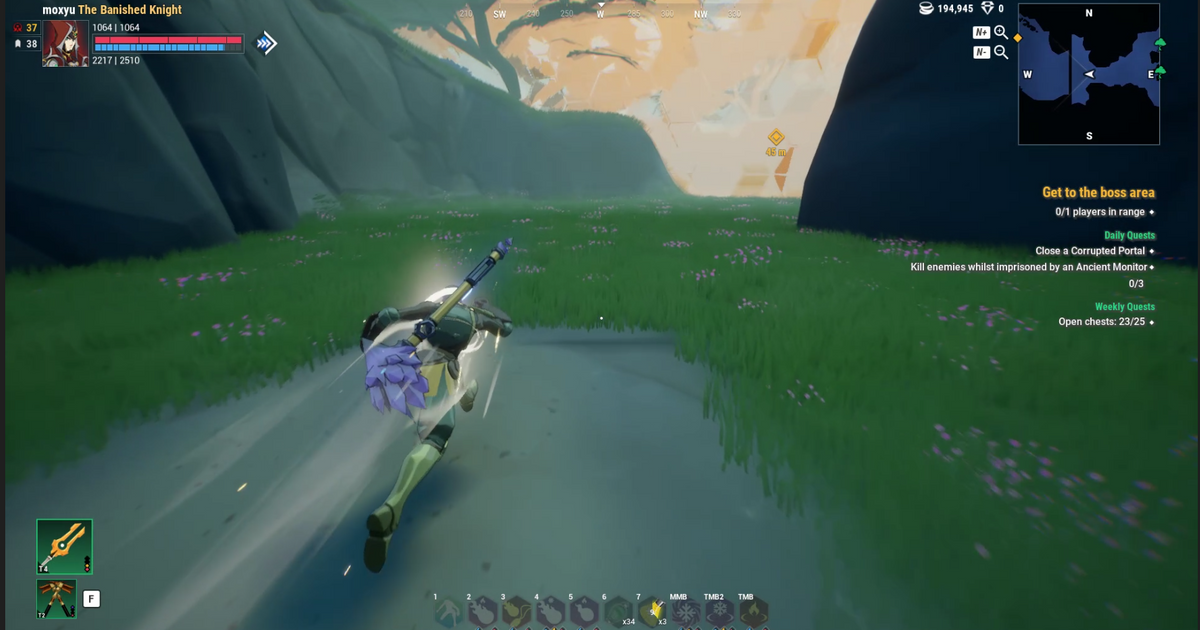Zoom in the minimap with the plus magnifier
This screenshot has height=630, width=1200.
1000,32
